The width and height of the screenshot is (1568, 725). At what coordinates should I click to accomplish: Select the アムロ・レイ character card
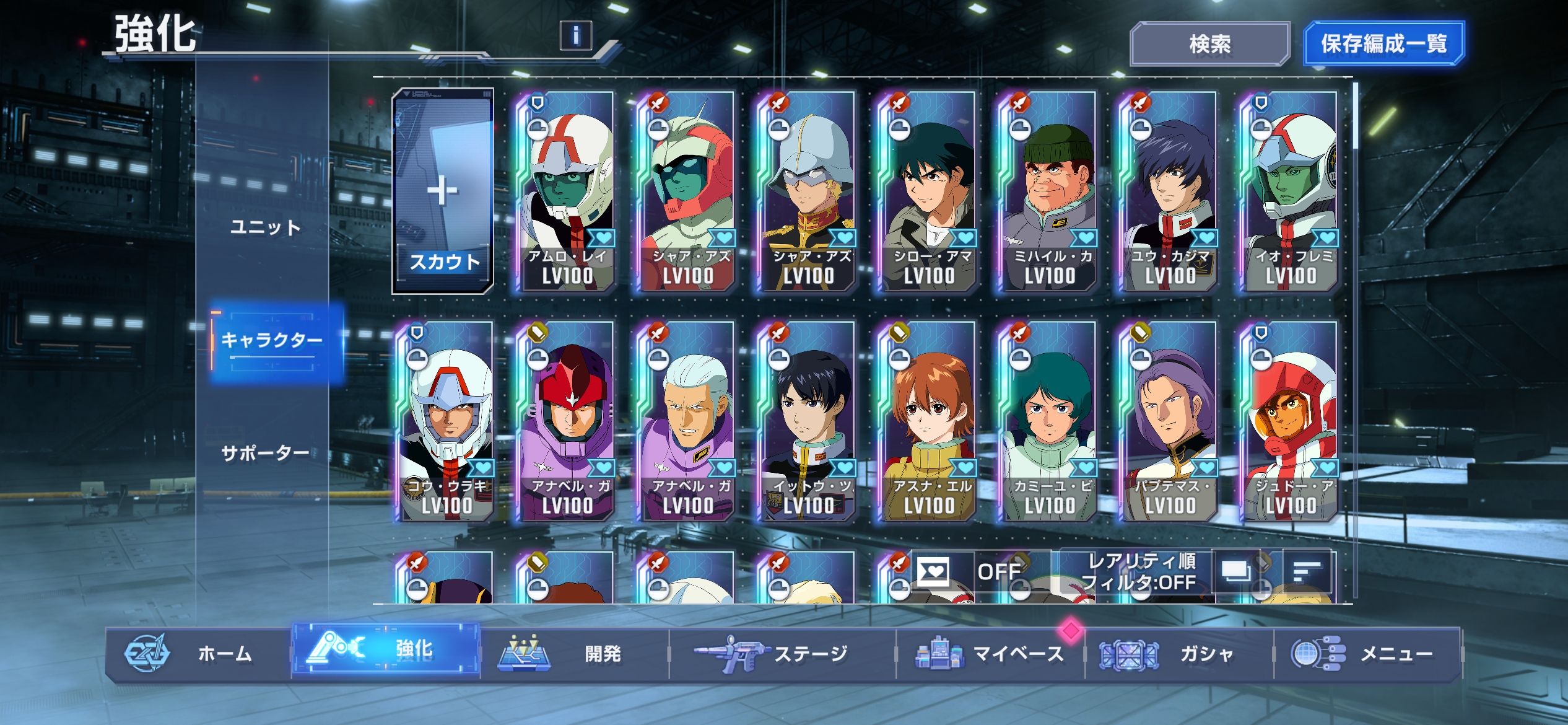tap(566, 192)
